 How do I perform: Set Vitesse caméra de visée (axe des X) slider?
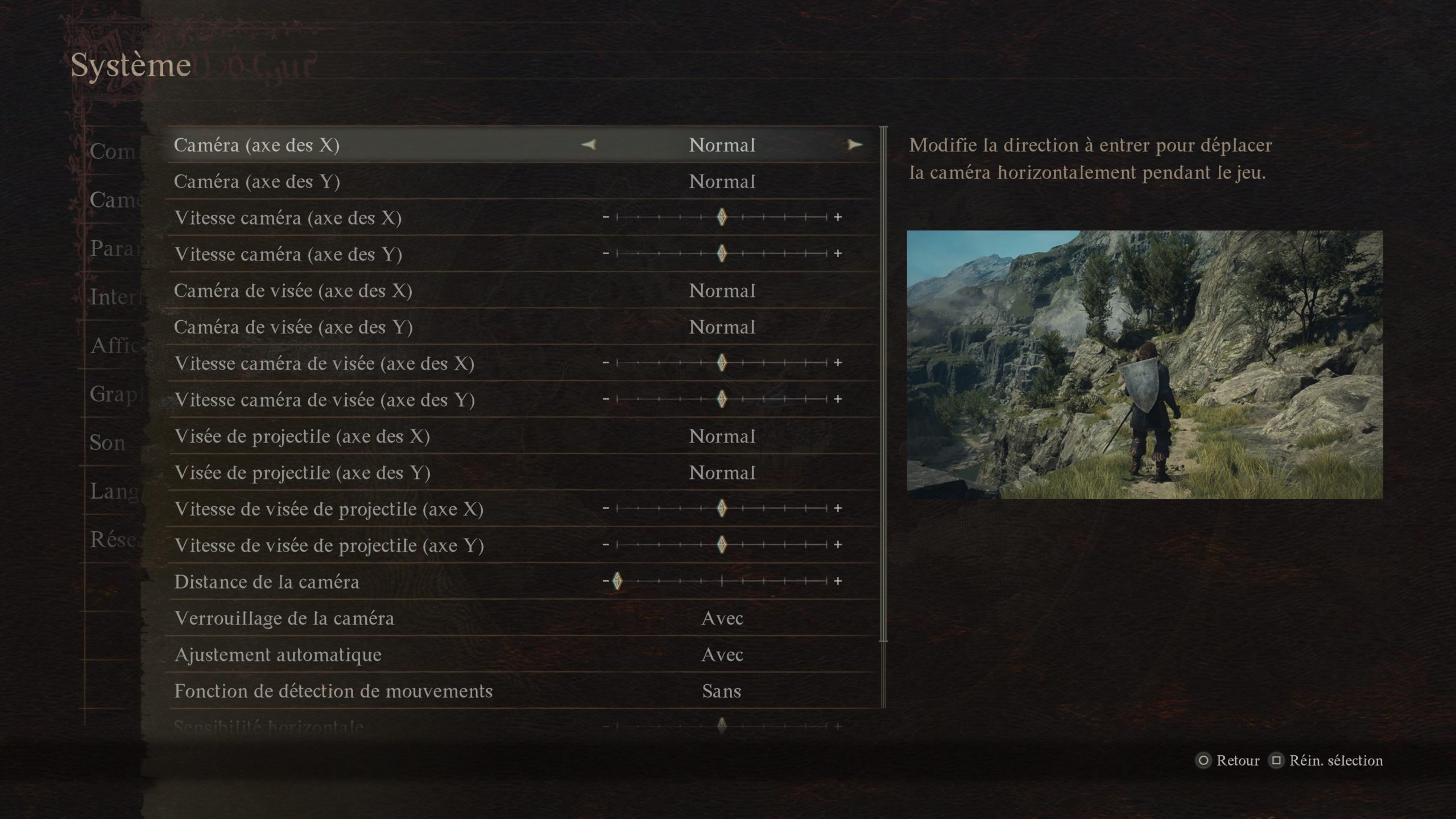(x=722, y=363)
